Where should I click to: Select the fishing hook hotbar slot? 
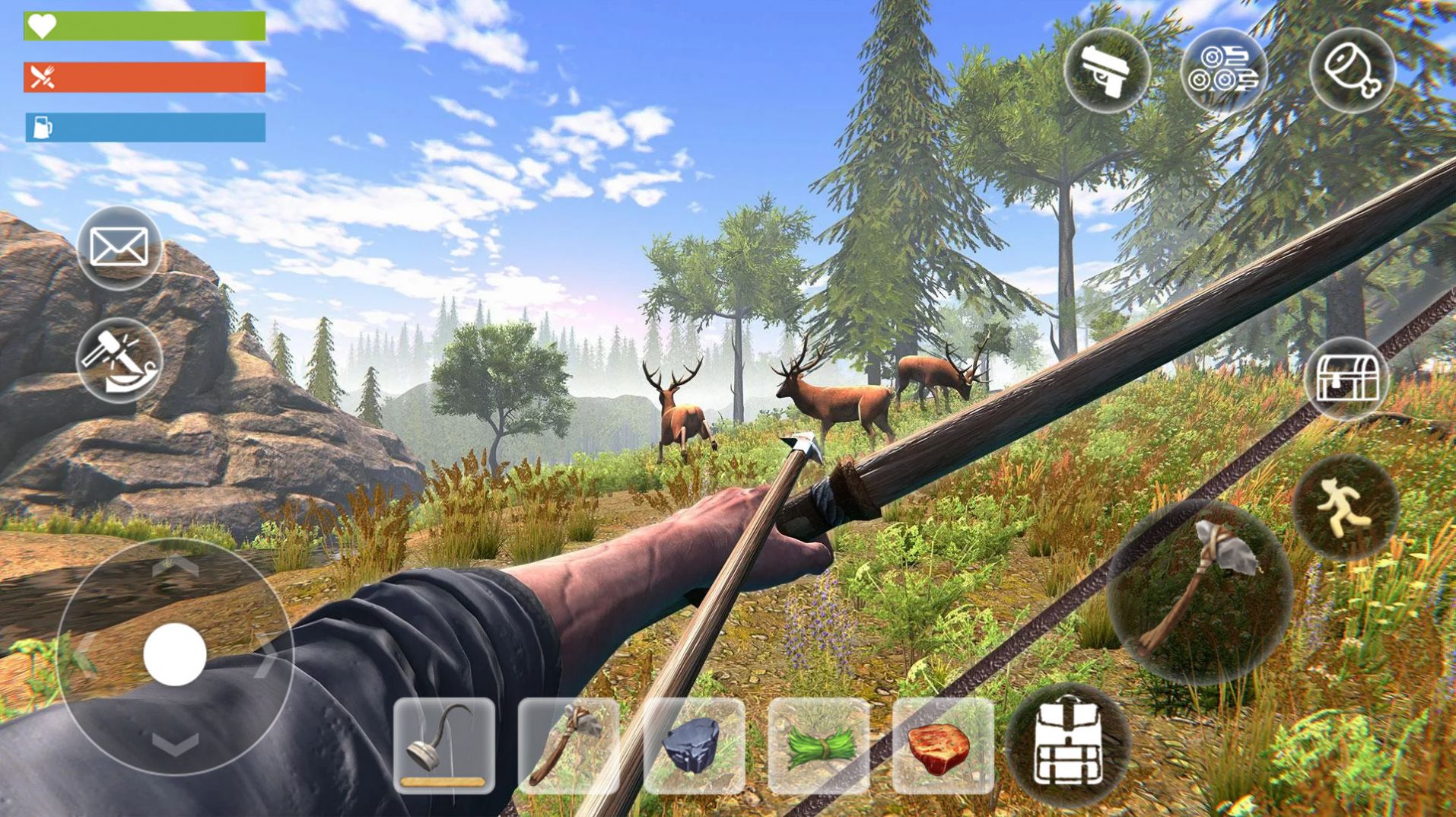(444, 745)
